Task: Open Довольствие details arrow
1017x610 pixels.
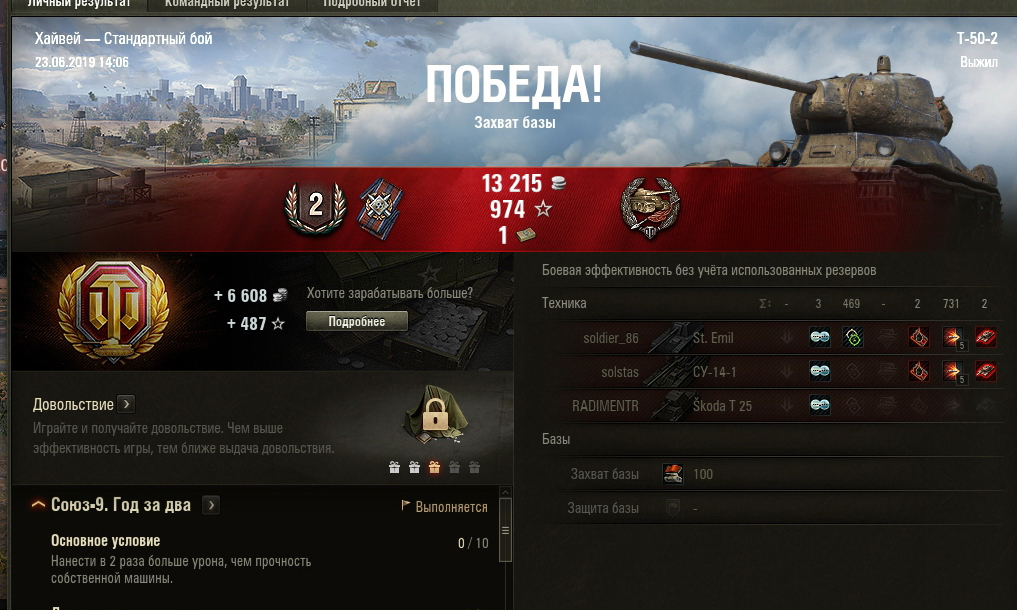Action: coord(126,404)
